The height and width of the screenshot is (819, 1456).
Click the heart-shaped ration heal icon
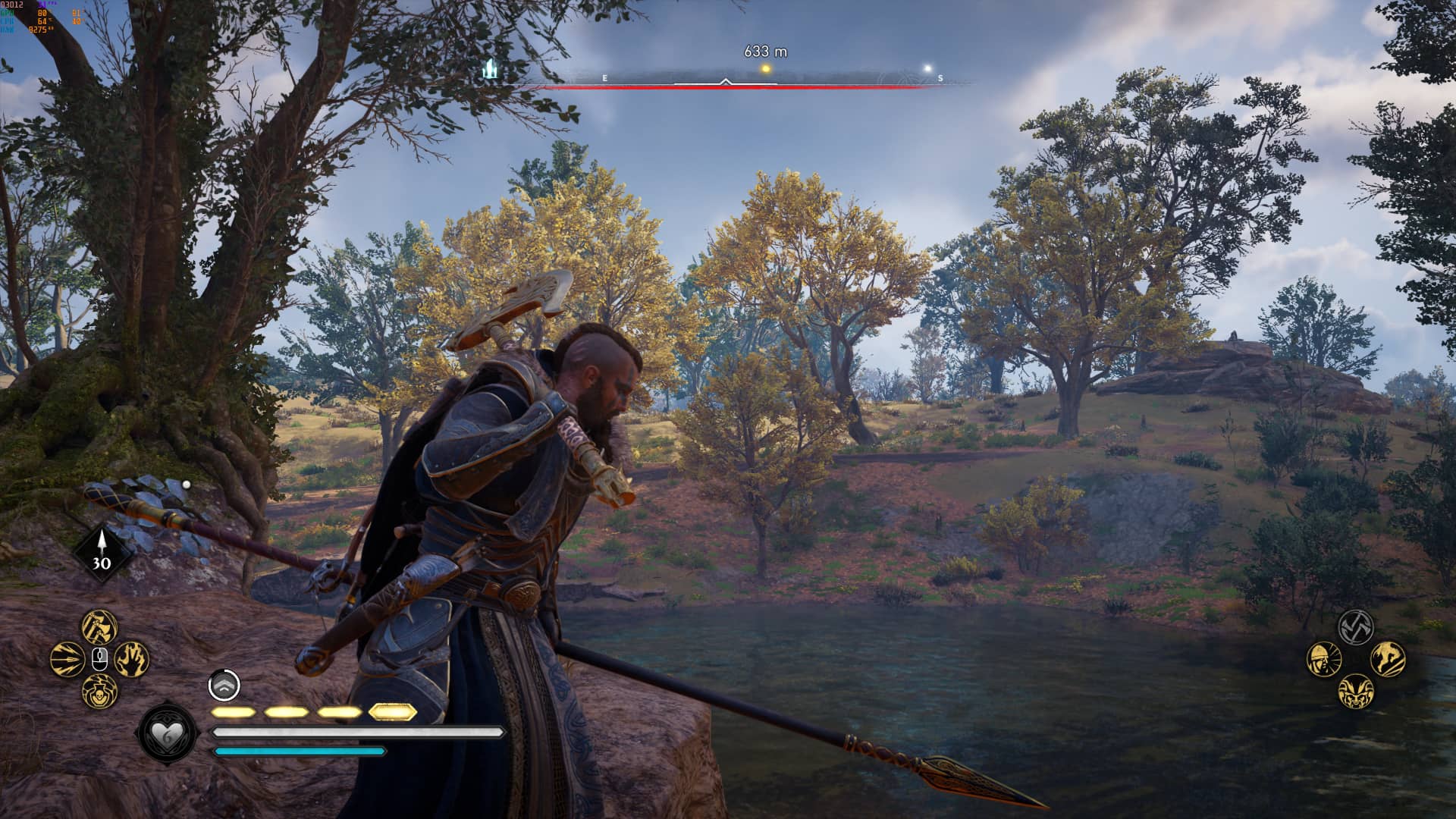point(167,733)
